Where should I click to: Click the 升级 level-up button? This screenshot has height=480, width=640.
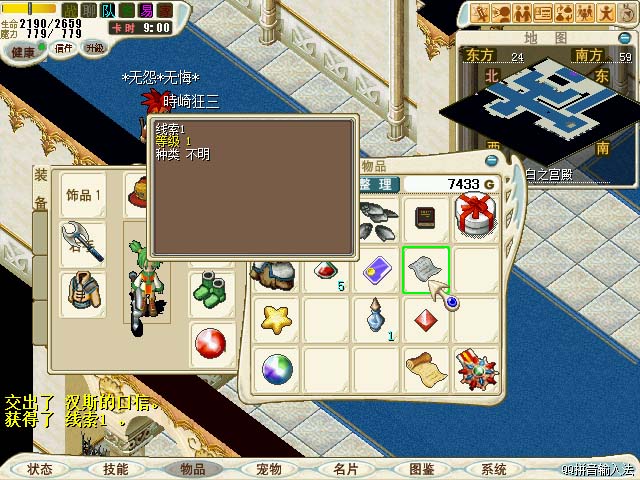coord(94,47)
